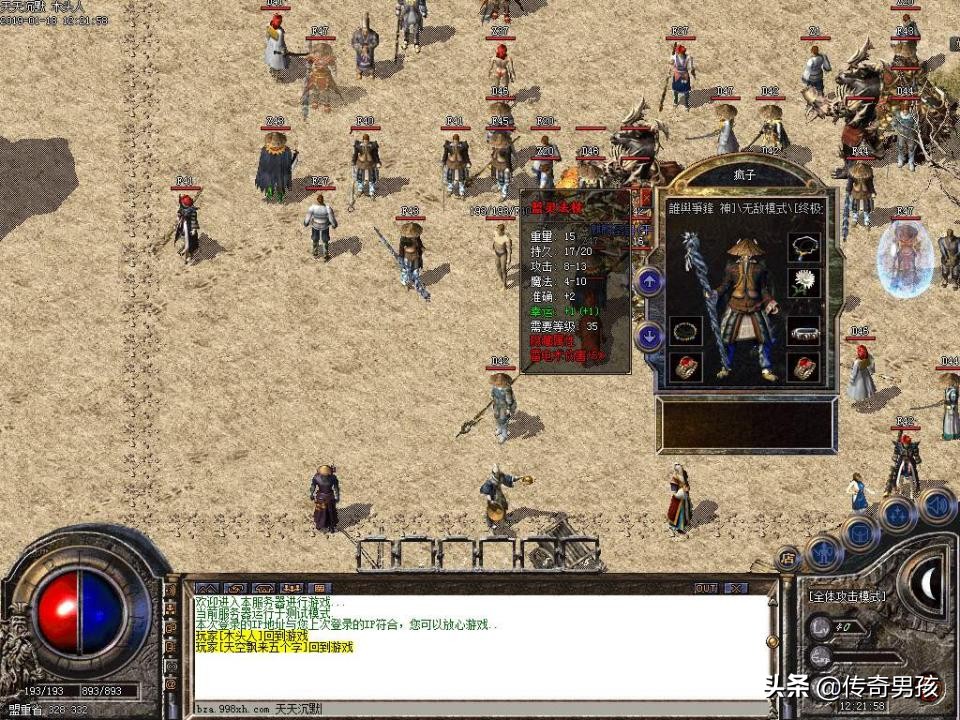
Task: Switch the 全体攻击模式 attack mode label
Action: 847,596
